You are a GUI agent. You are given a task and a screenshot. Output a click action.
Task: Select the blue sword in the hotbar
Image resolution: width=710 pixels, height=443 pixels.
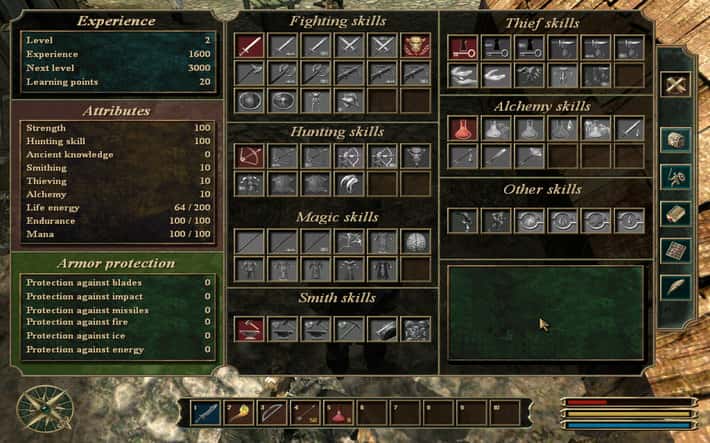coord(207,411)
